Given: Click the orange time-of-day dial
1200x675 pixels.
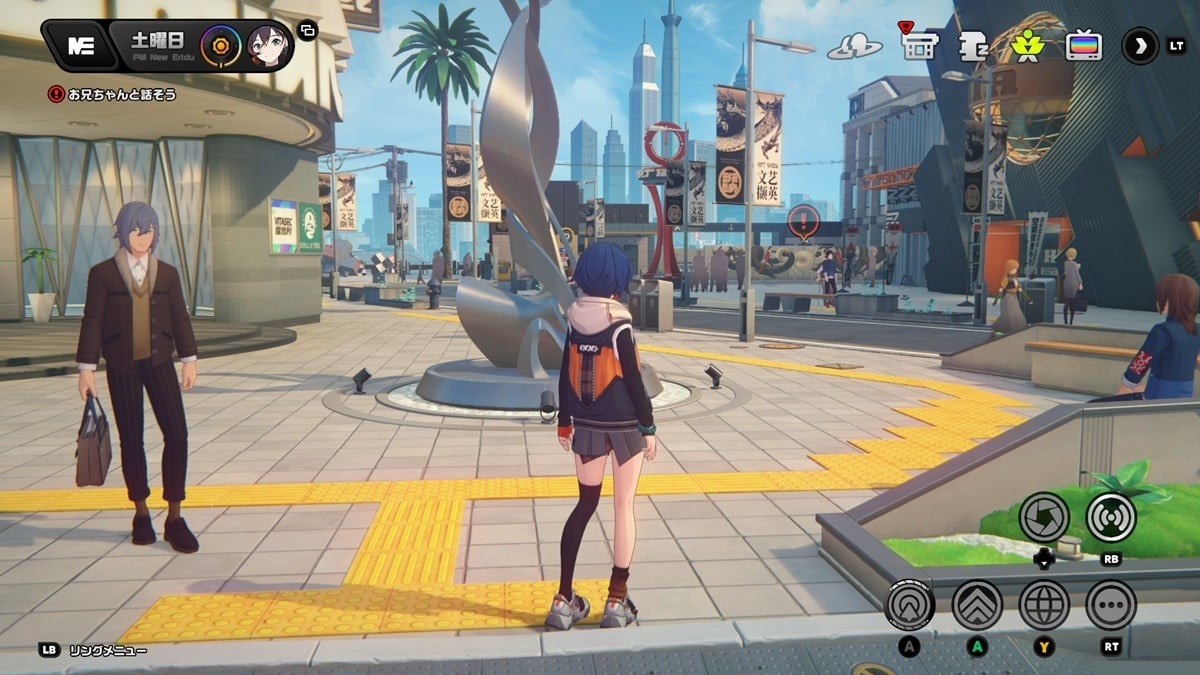Looking at the screenshot, I should pos(220,46).
